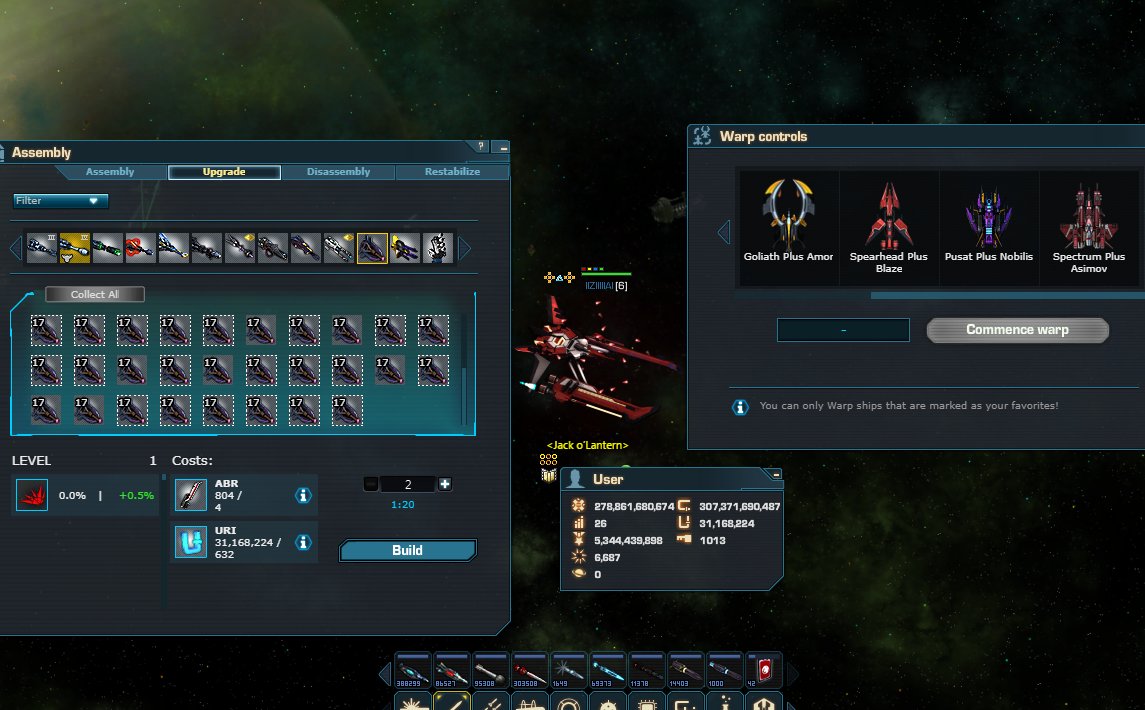Viewport: 1145px width, 710px height.
Task: Show info for URI cost
Action: pos(303,542)
